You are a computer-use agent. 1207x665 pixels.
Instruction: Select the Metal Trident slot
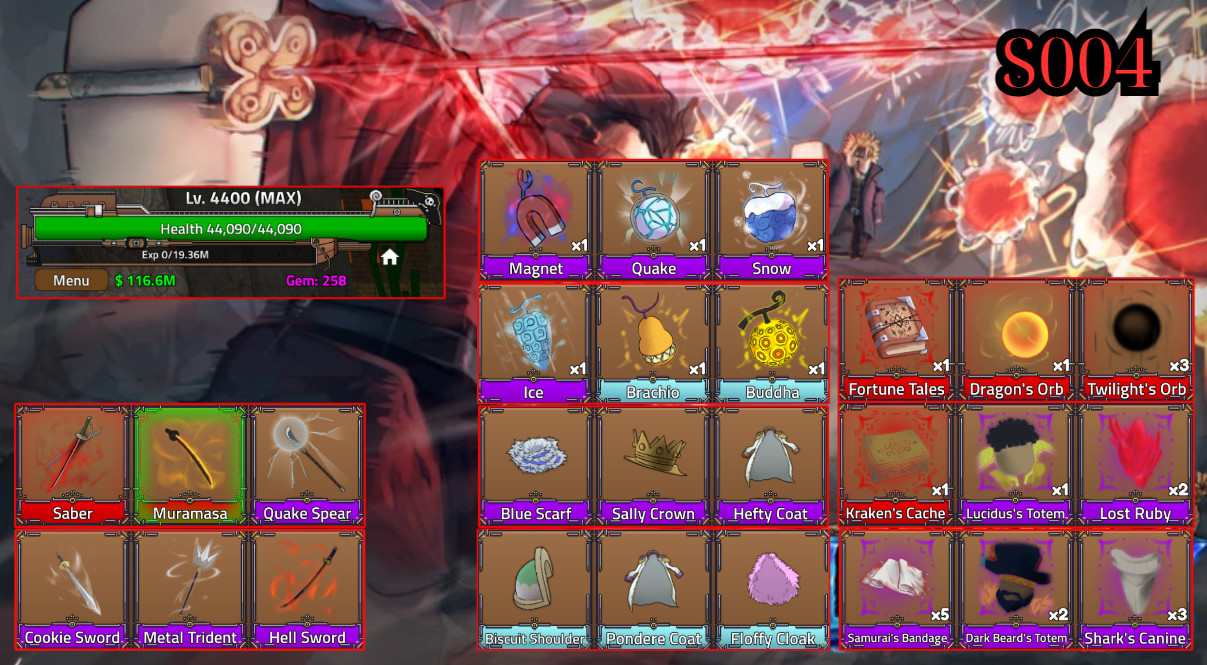(190, 588)
